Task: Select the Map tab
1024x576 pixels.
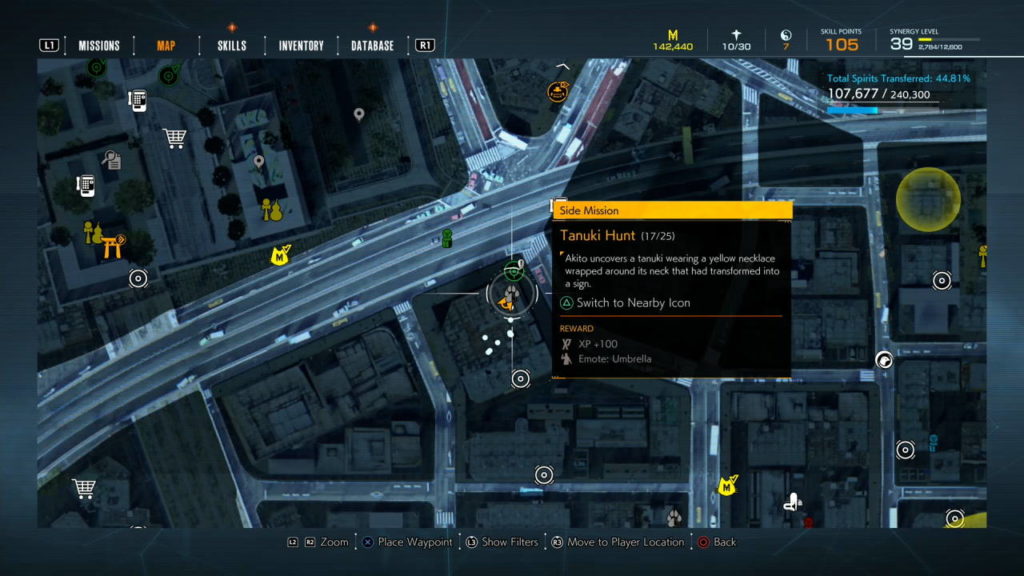Action: coord(166,45)
